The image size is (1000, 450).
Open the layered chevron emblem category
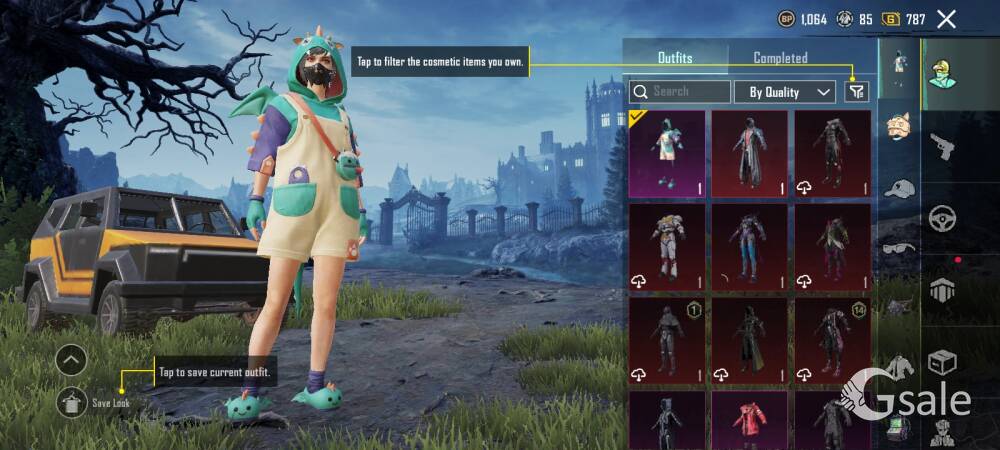(x=943, y=290)
